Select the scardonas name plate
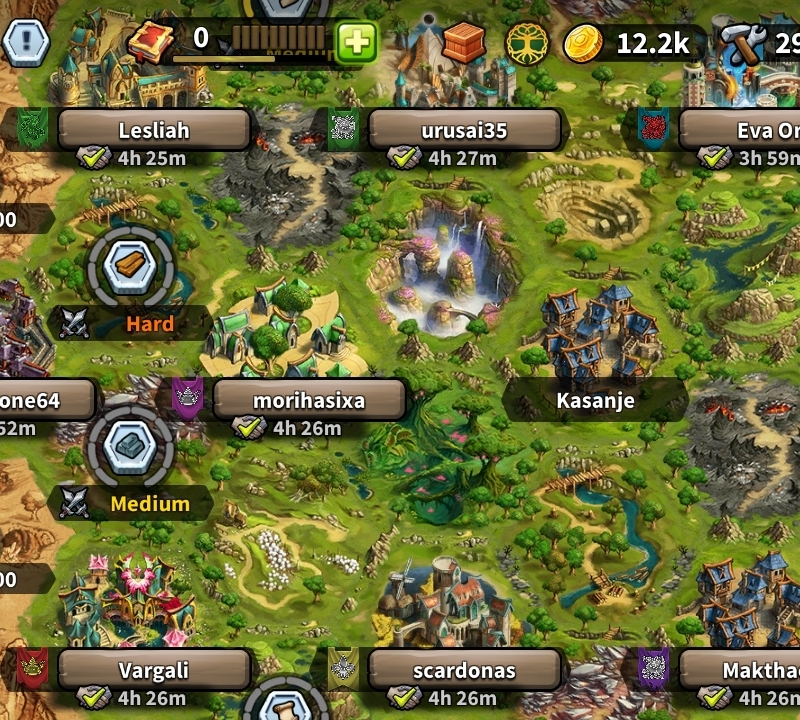Viewport: 800px width, 720px height. click(x=464, y=670)
